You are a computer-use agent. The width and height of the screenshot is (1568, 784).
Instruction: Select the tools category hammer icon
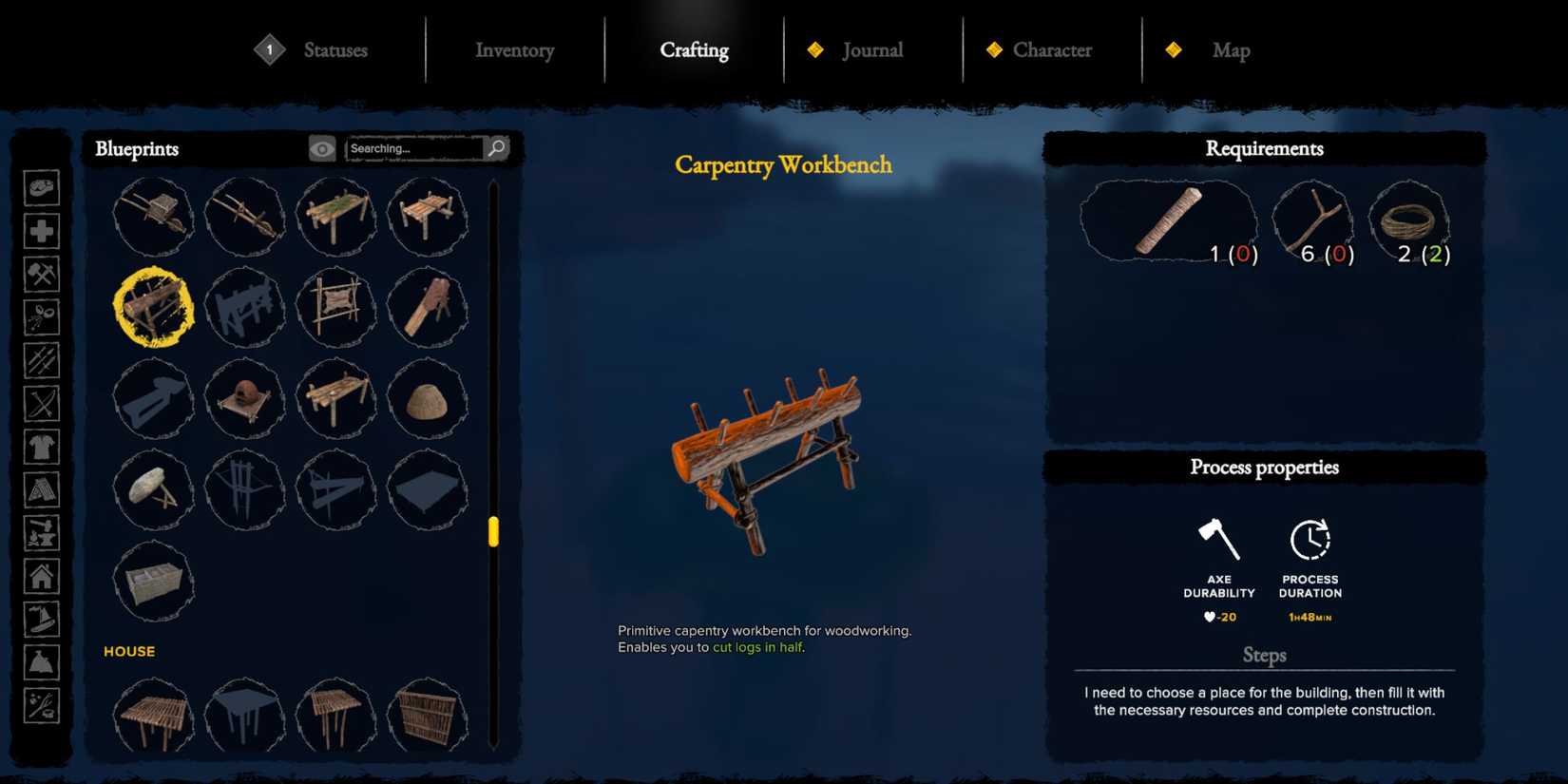pos(42,274)
